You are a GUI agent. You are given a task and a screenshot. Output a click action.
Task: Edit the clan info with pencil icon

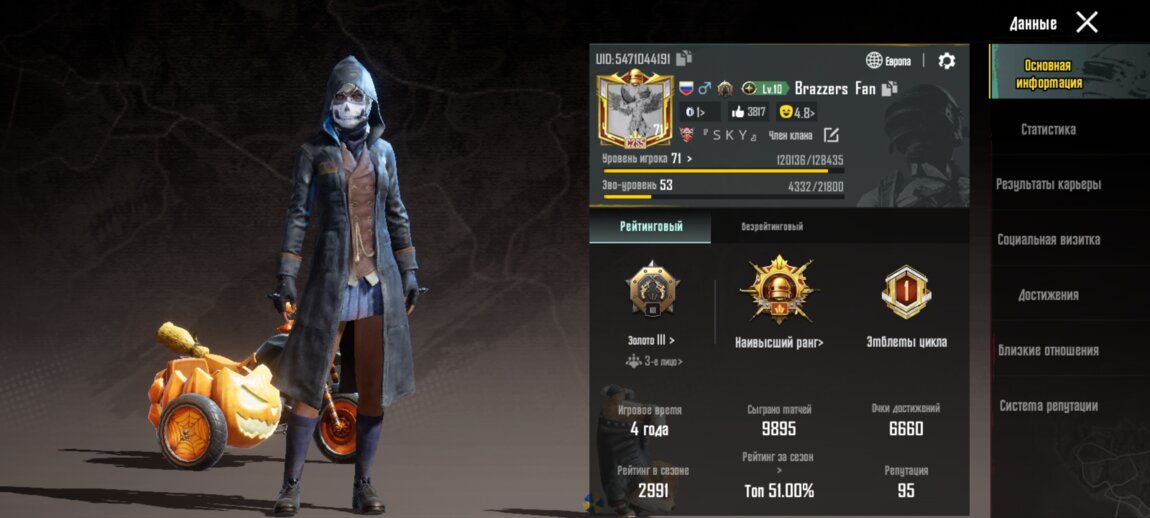click(831, 135)
